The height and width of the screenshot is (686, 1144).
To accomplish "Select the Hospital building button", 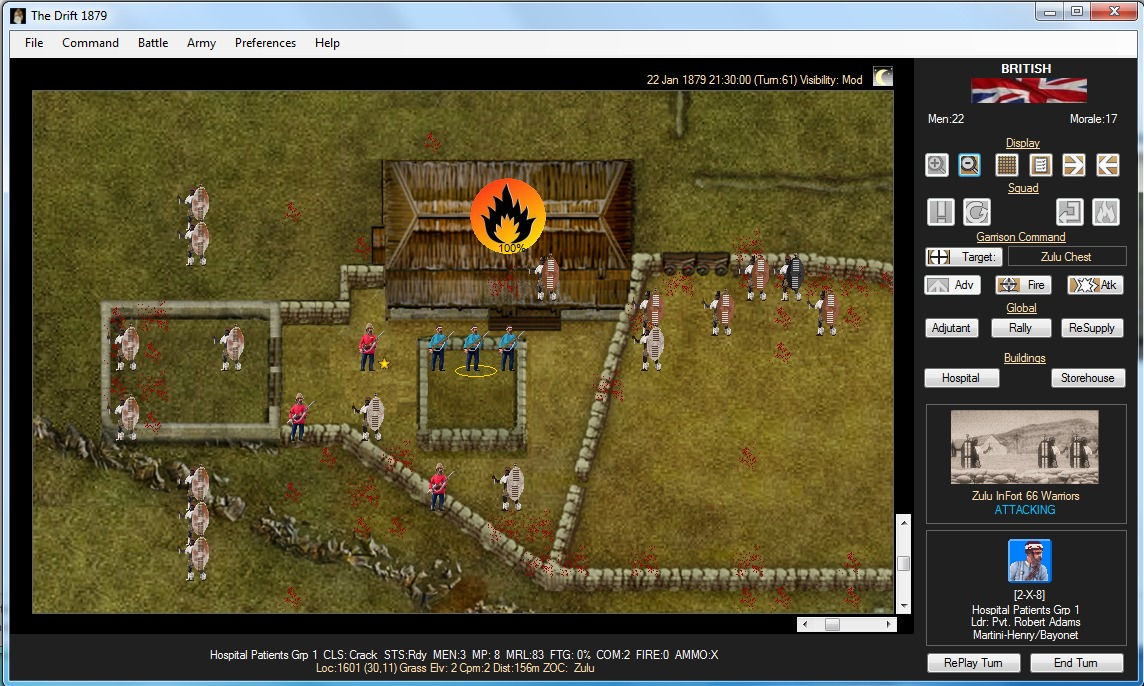I will tap(960, 378).
